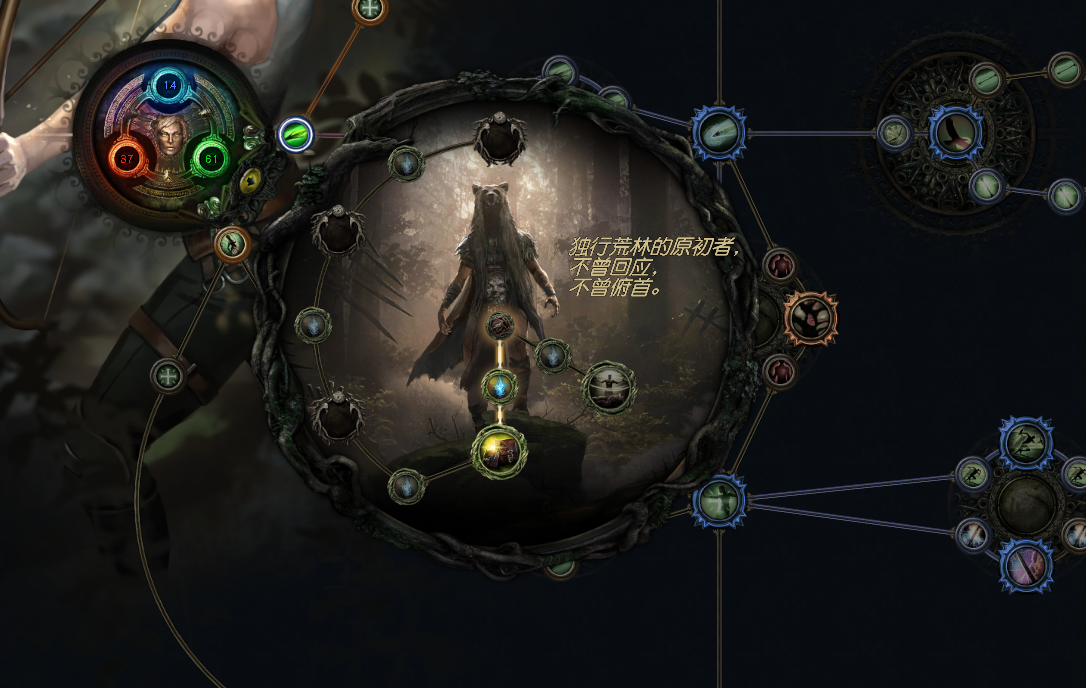The width and height of the screenshot is (1086, 688).
Task: Select the highlighted green arrow passive node
Action: pos(296,133)
